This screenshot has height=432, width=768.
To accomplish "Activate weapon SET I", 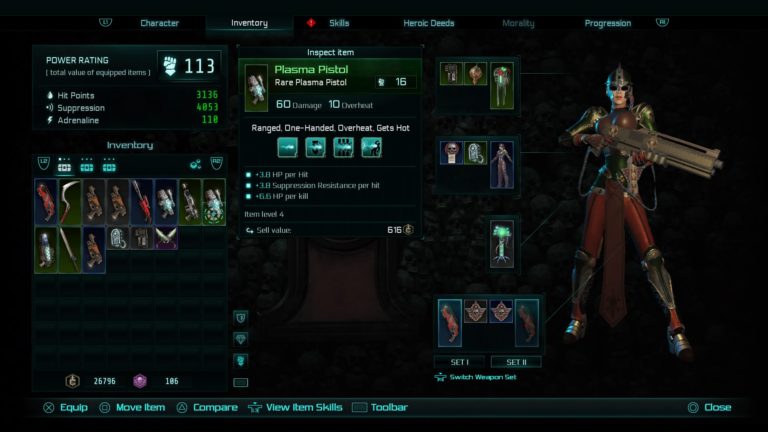I will 459,361.
